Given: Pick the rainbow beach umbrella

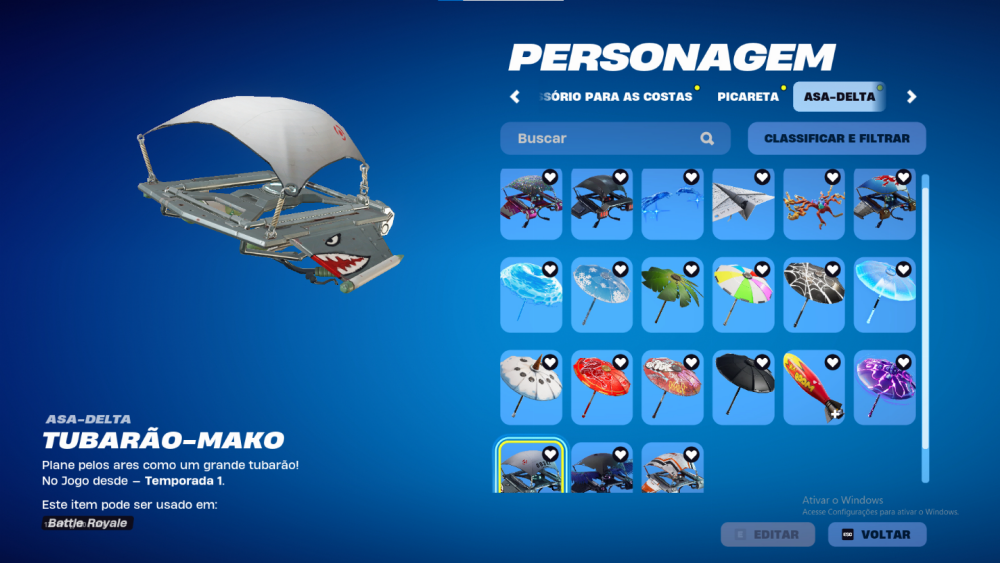Looking at the screenshot, I should [743, 294].
